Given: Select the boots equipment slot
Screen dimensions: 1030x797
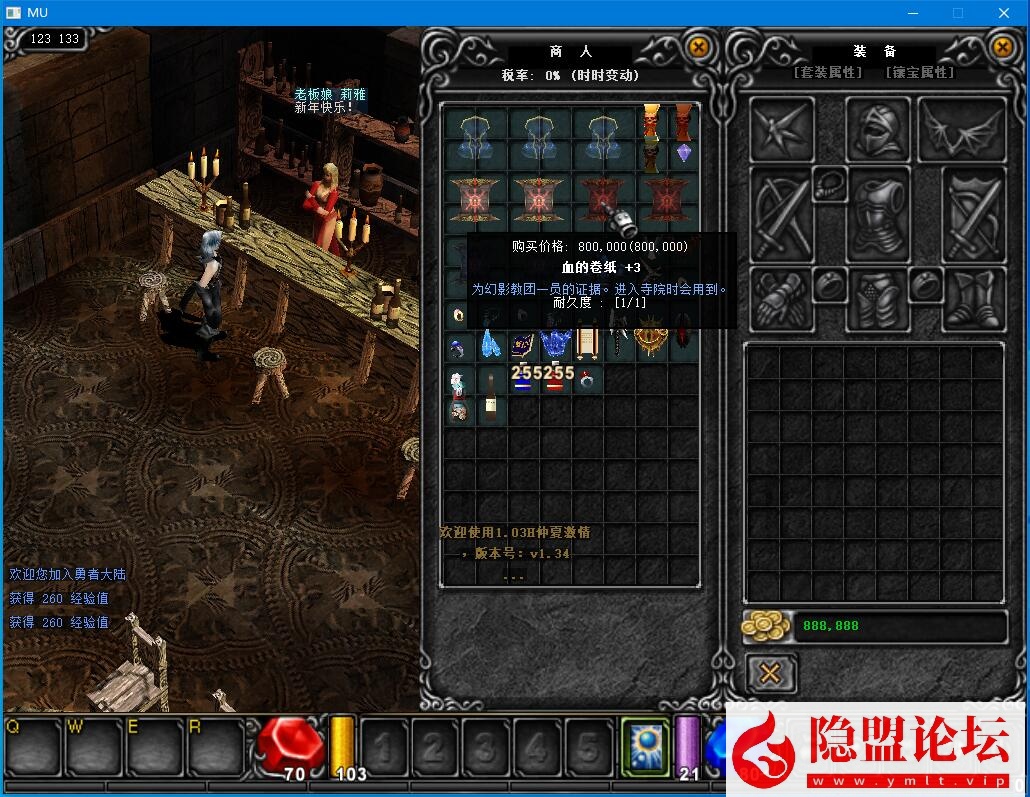Looking at the screenshot, I should 975,299.
